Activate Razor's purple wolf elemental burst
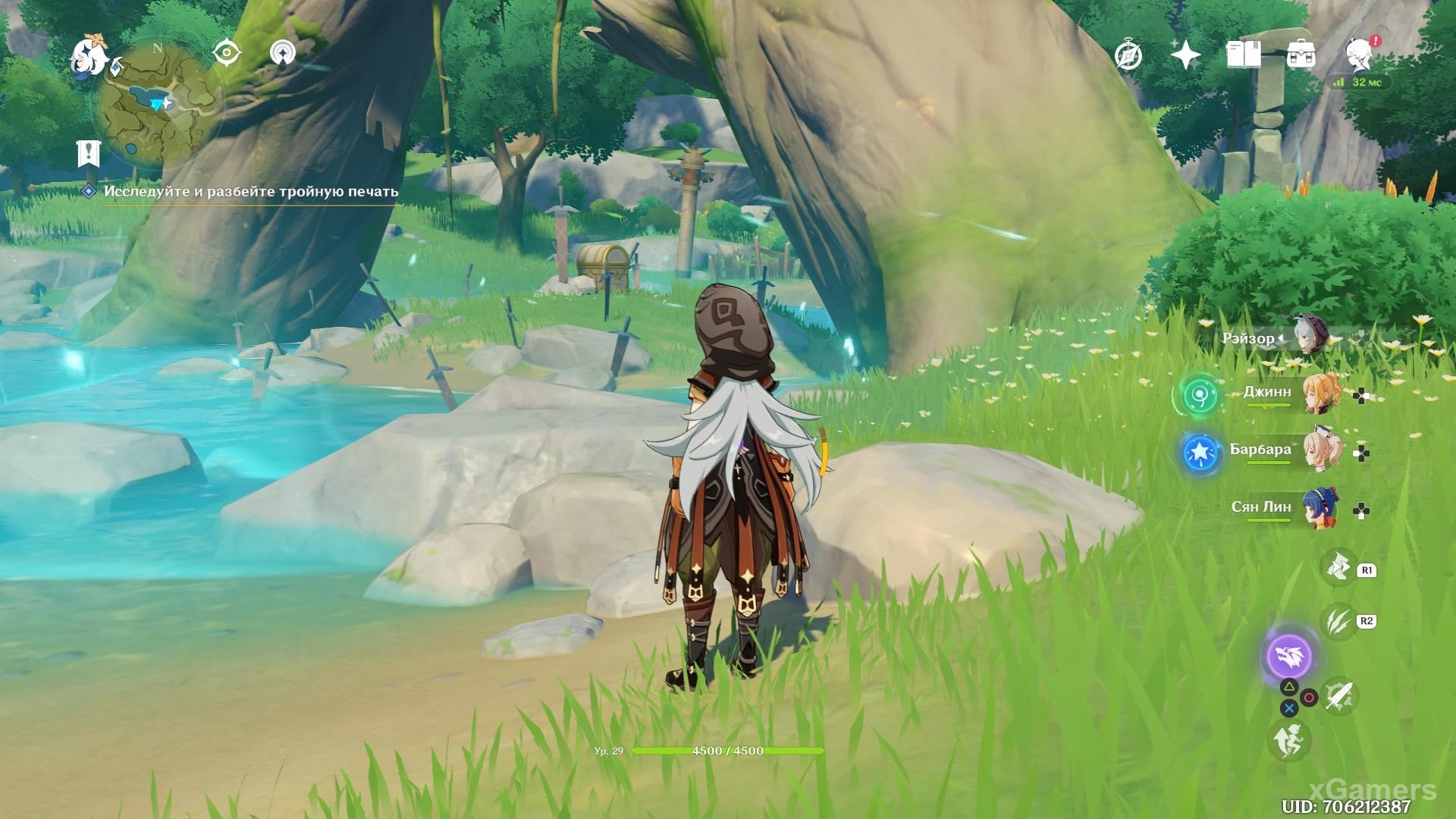Screen dimensions: 1456x819 [1289, 655]
